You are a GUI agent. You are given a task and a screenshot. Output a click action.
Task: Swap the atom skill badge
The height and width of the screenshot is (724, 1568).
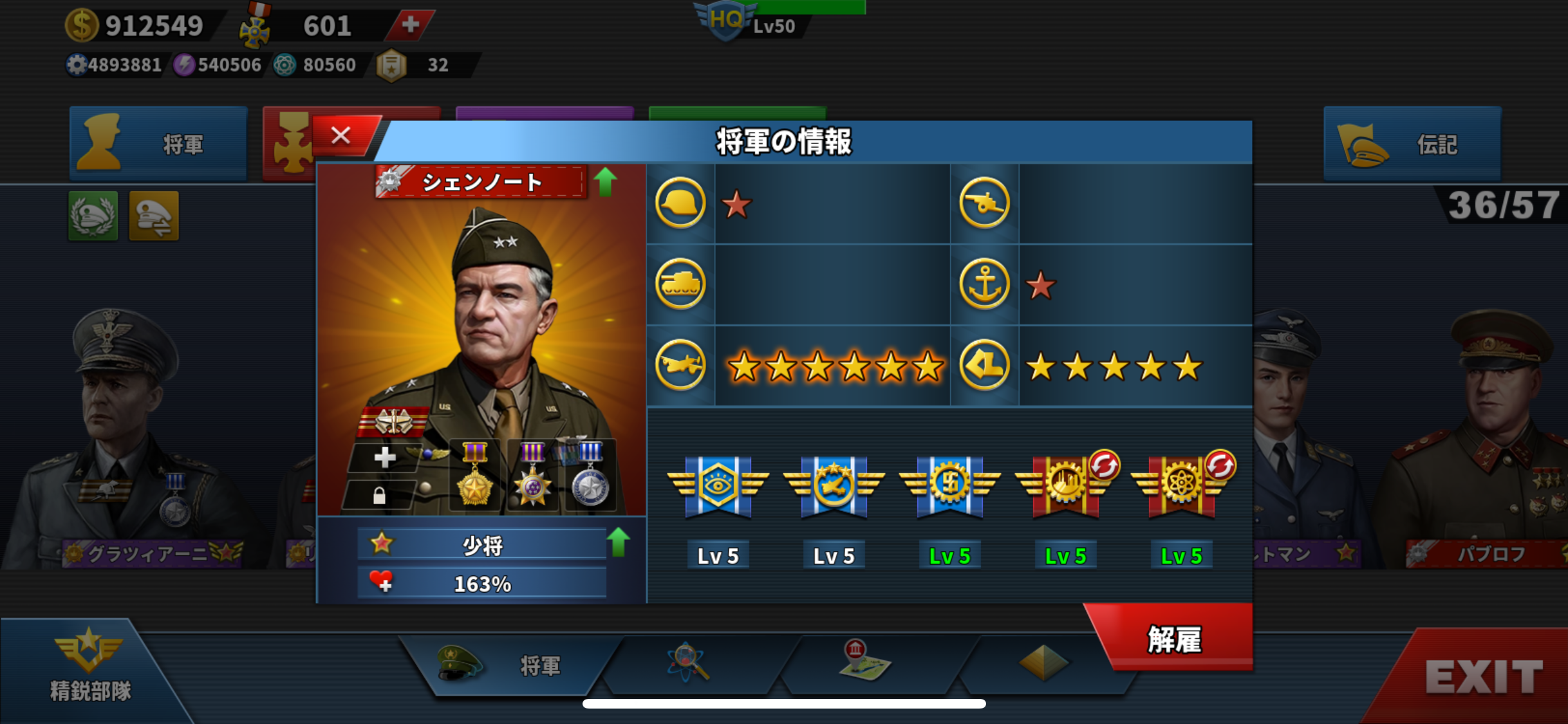pyautogui.click(x=1220, y=465)
